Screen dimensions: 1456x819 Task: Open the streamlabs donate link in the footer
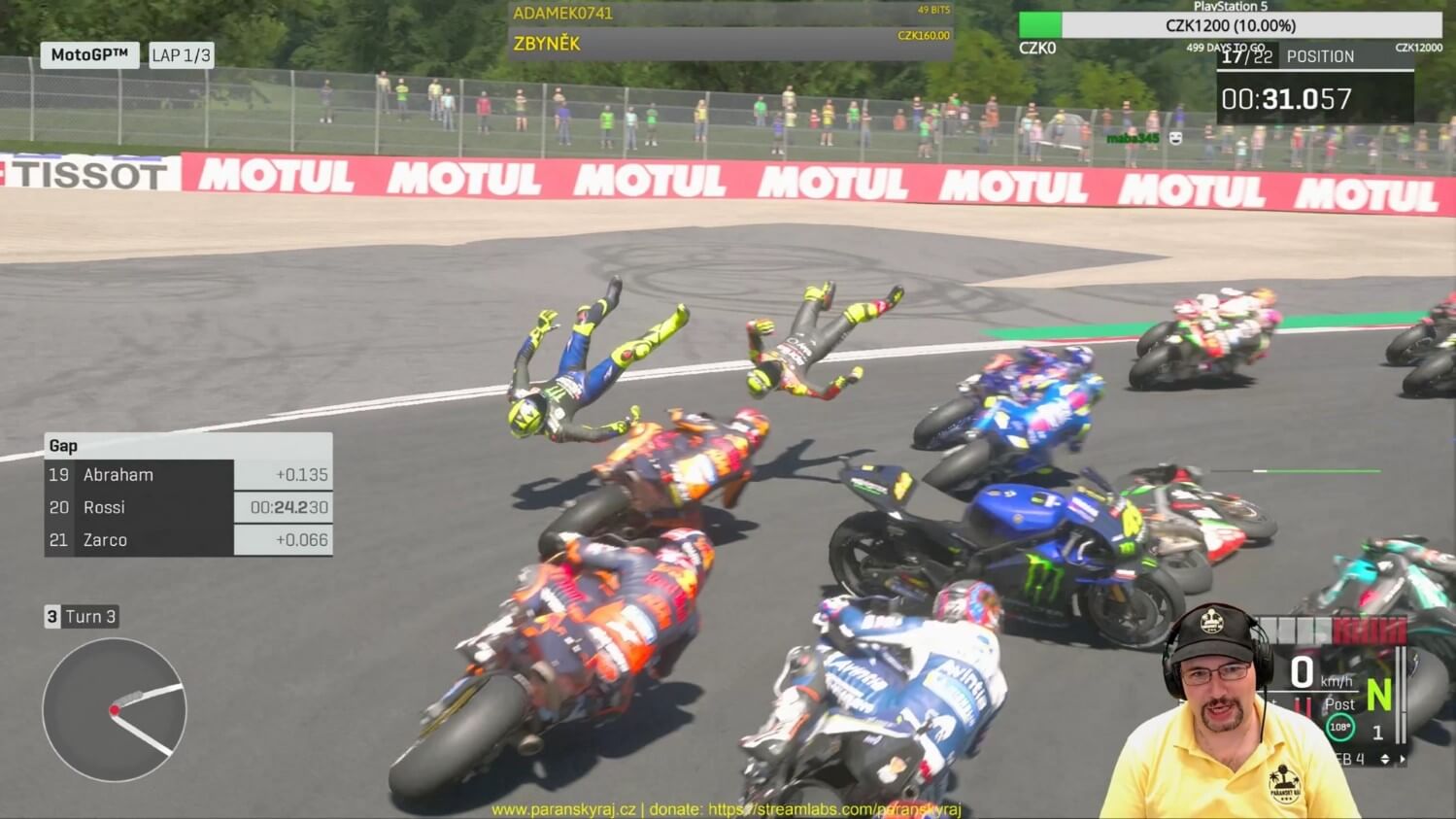[x=833, y=809]
